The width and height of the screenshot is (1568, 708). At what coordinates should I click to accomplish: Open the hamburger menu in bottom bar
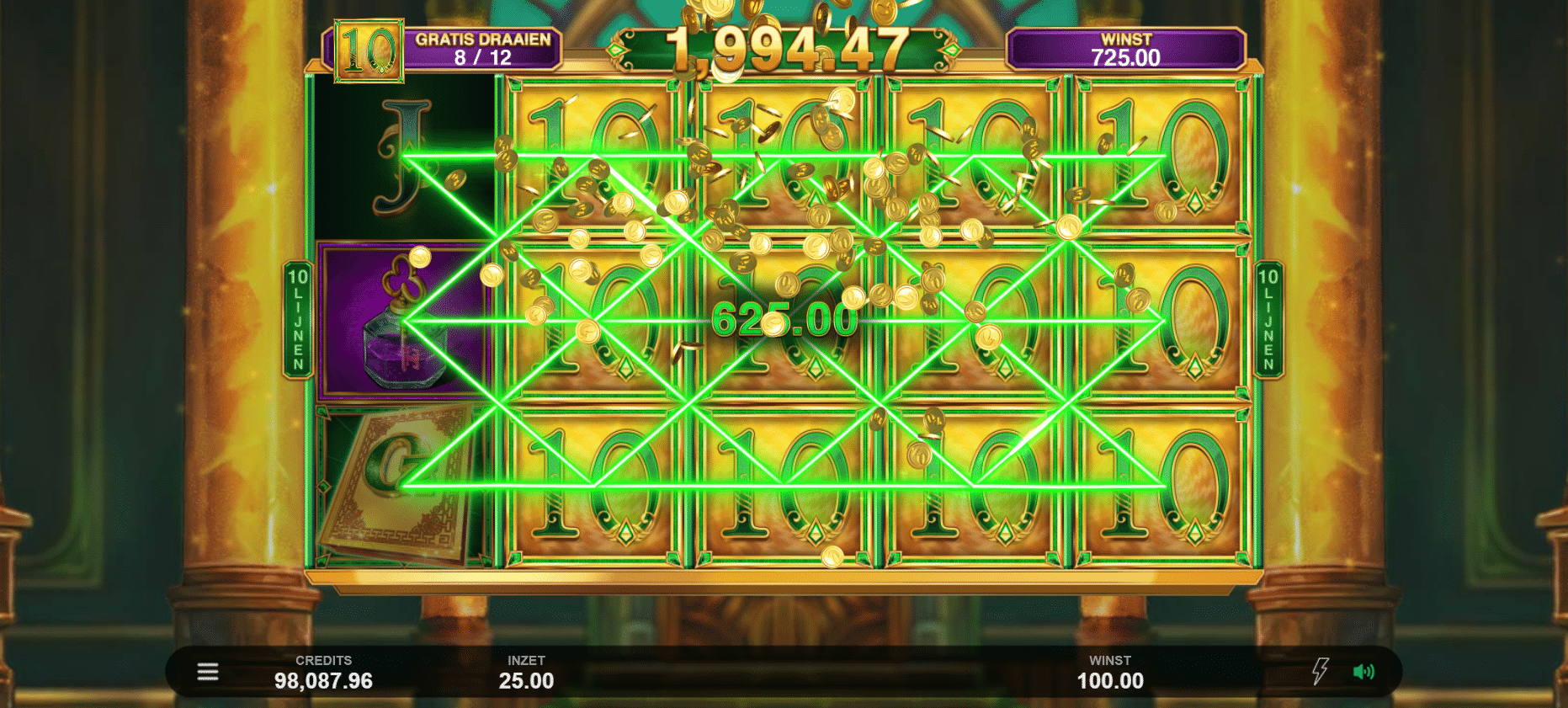206,671
